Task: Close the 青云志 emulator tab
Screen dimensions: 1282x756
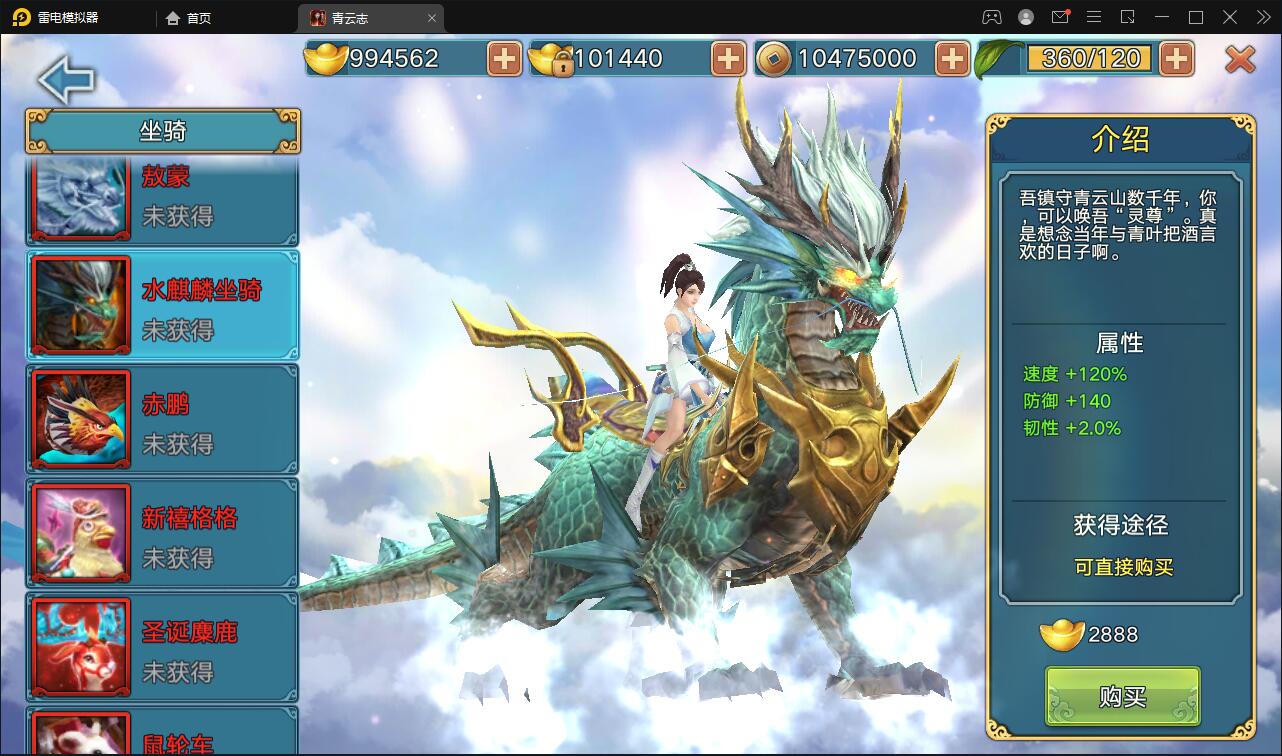Action: point(432,18)
